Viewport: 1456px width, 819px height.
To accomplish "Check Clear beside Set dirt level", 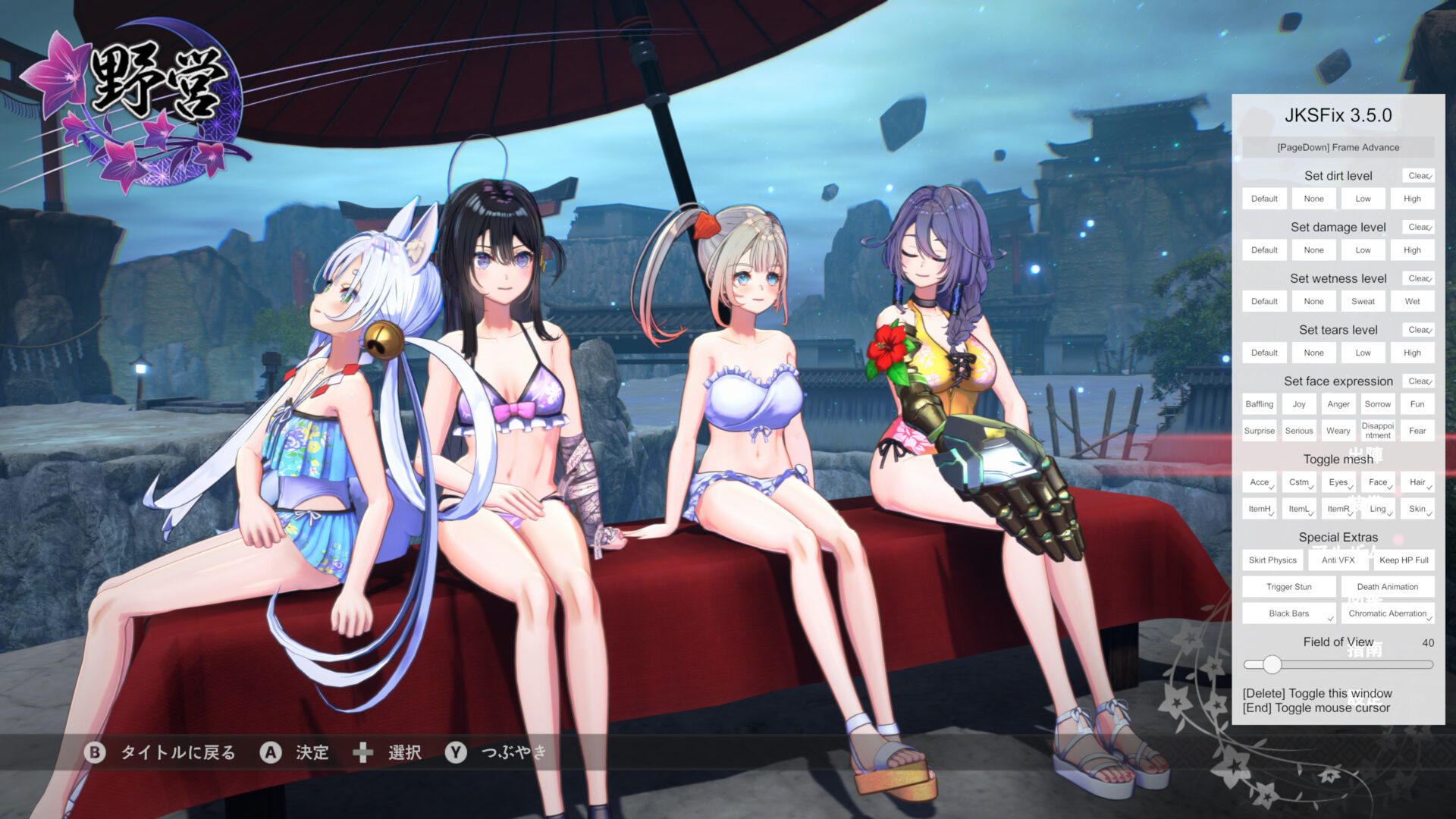I will (1417, 175).
